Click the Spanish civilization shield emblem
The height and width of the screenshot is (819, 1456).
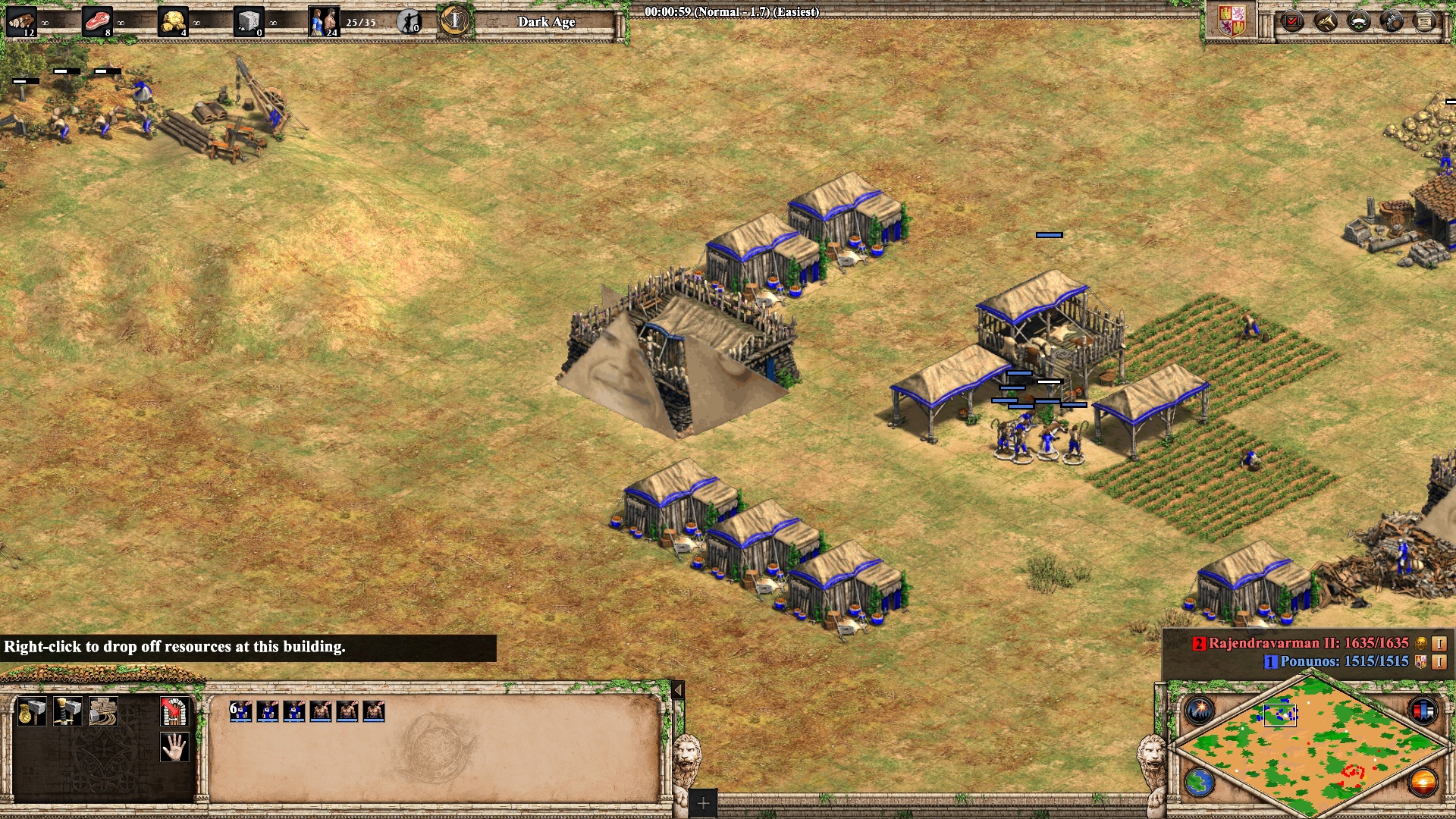tap(1232, 21)
